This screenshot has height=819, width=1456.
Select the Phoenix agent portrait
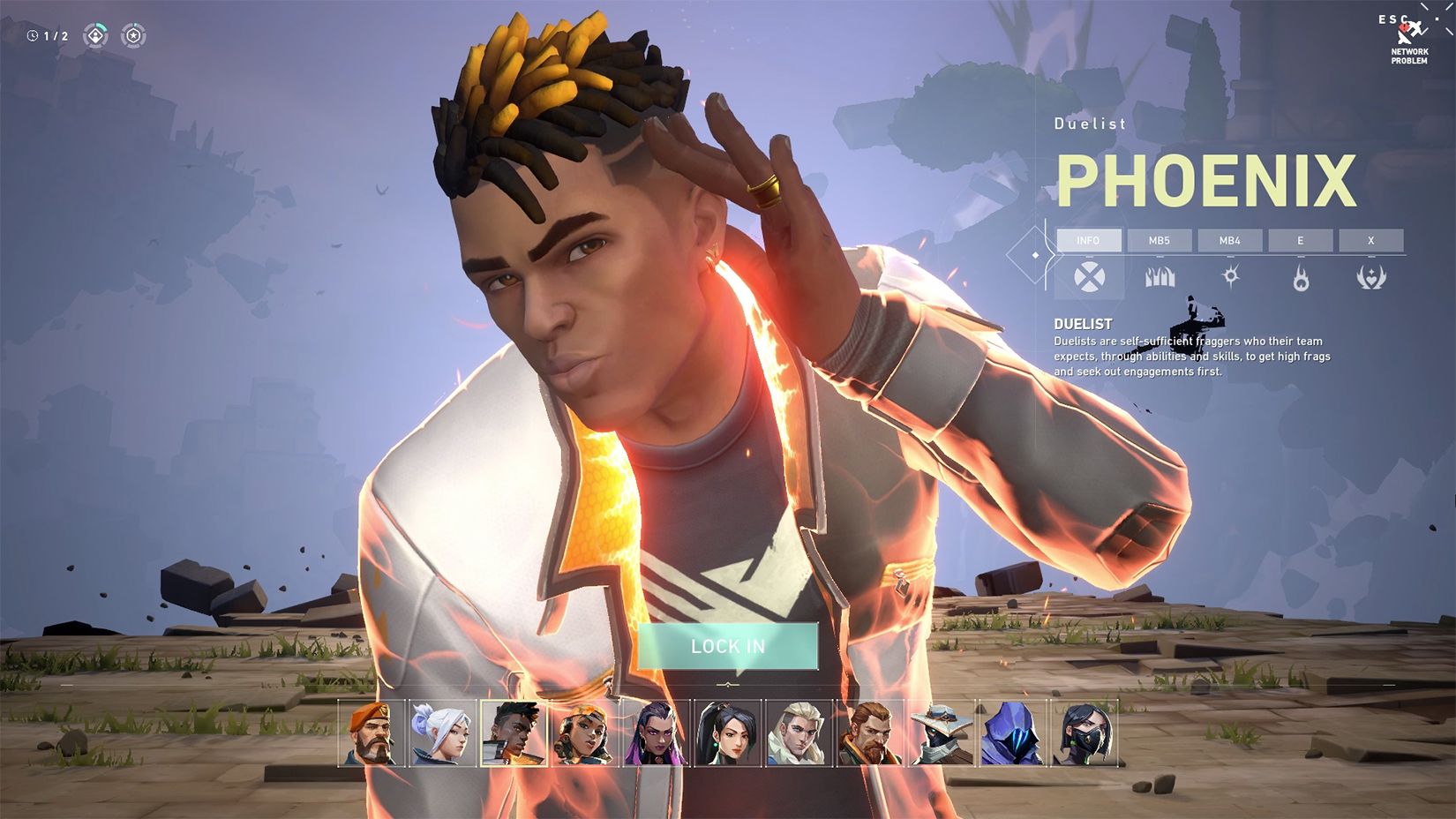click(x=514, y=733)
